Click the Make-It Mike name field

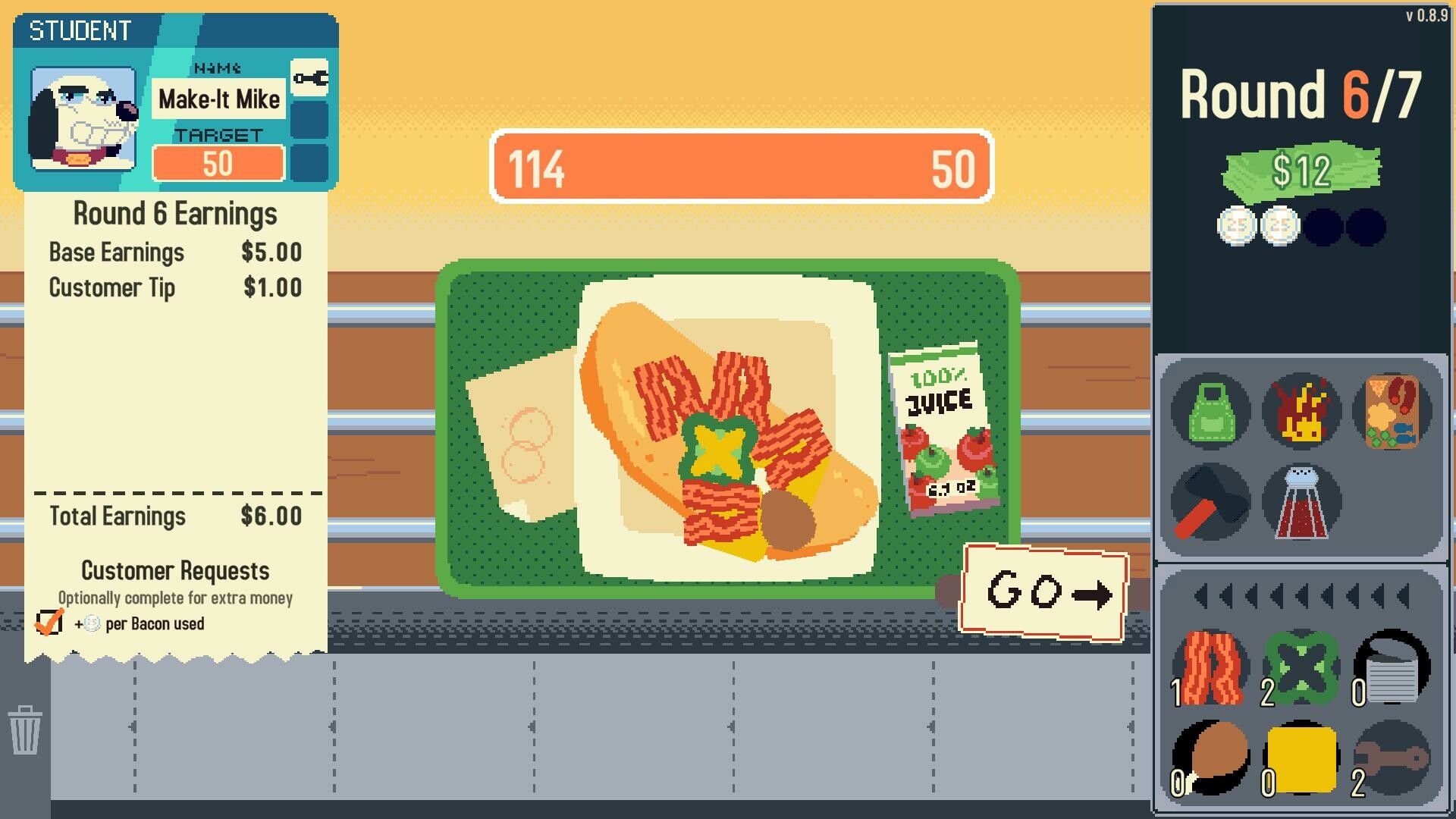tap(218, 99)
